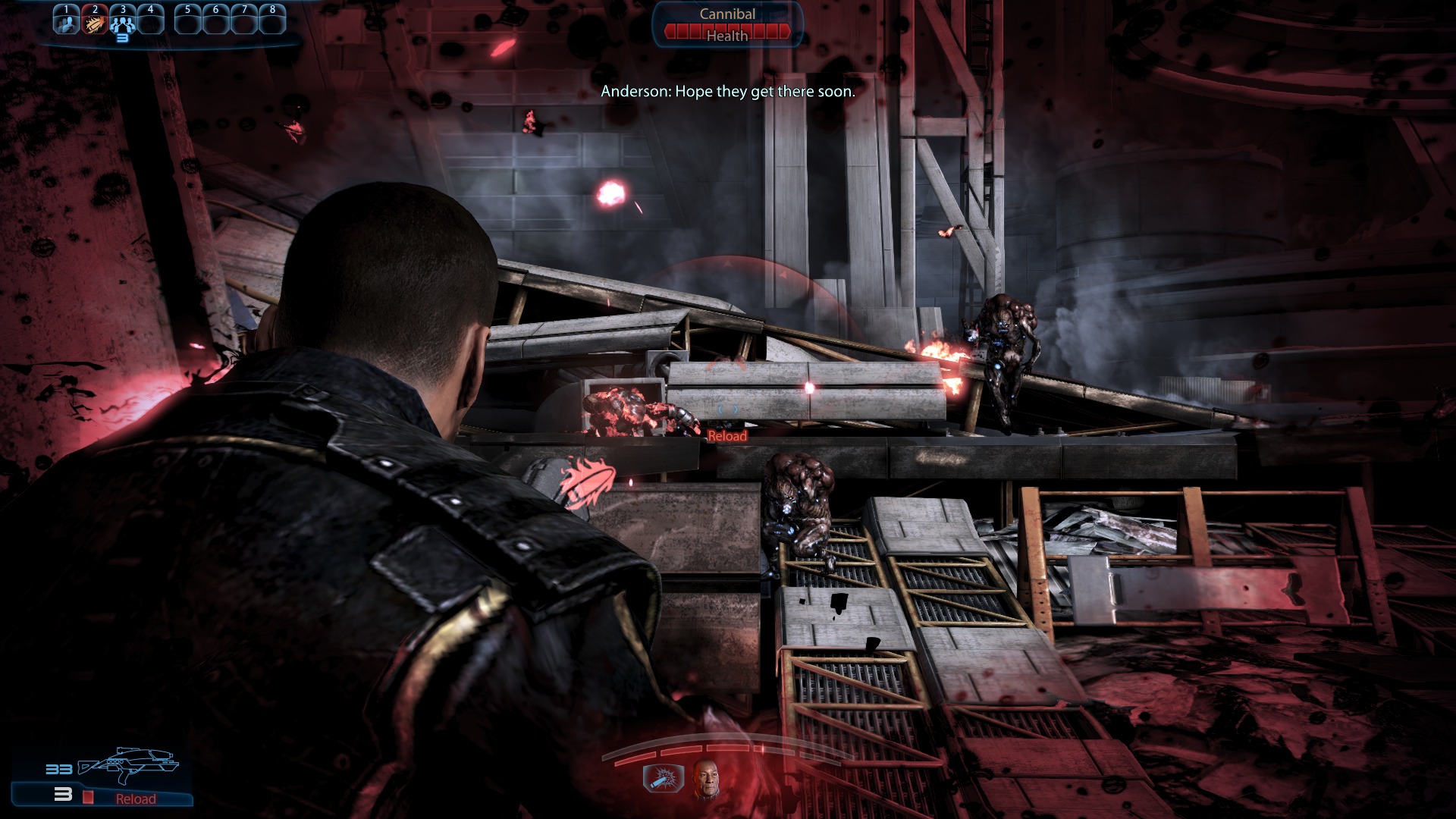Activate the hotbar slot 1 squad power
This screenshot has height=819, width=1456.
(66, 21)
